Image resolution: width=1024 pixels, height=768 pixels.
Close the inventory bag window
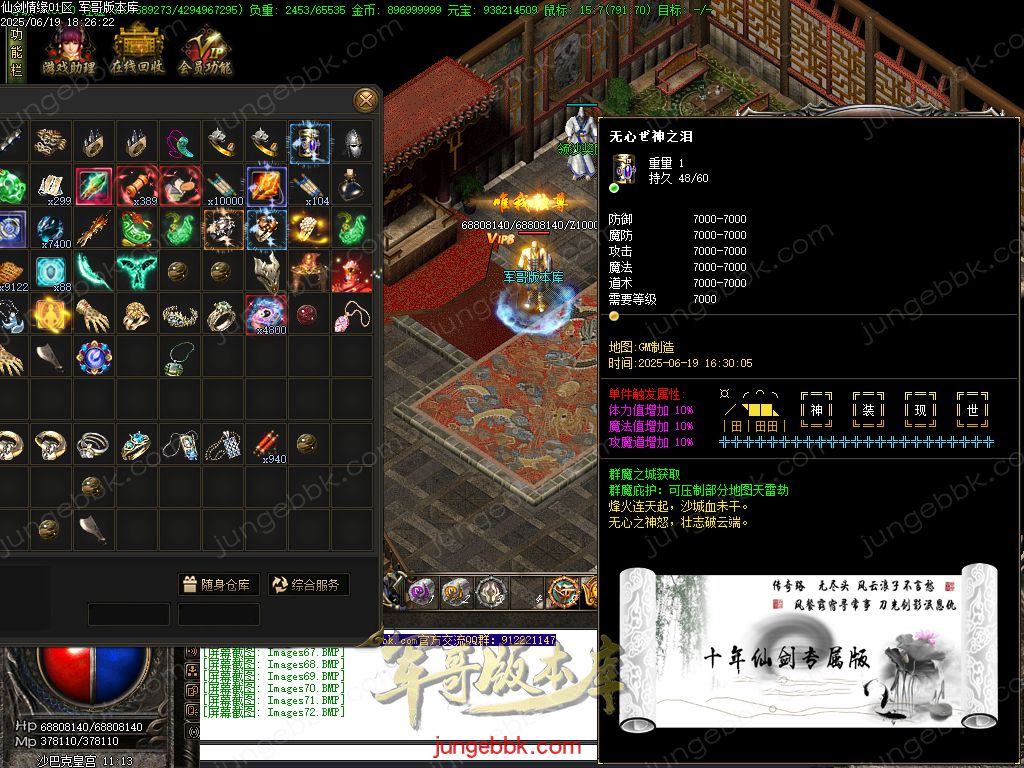(x=366, y=100)
